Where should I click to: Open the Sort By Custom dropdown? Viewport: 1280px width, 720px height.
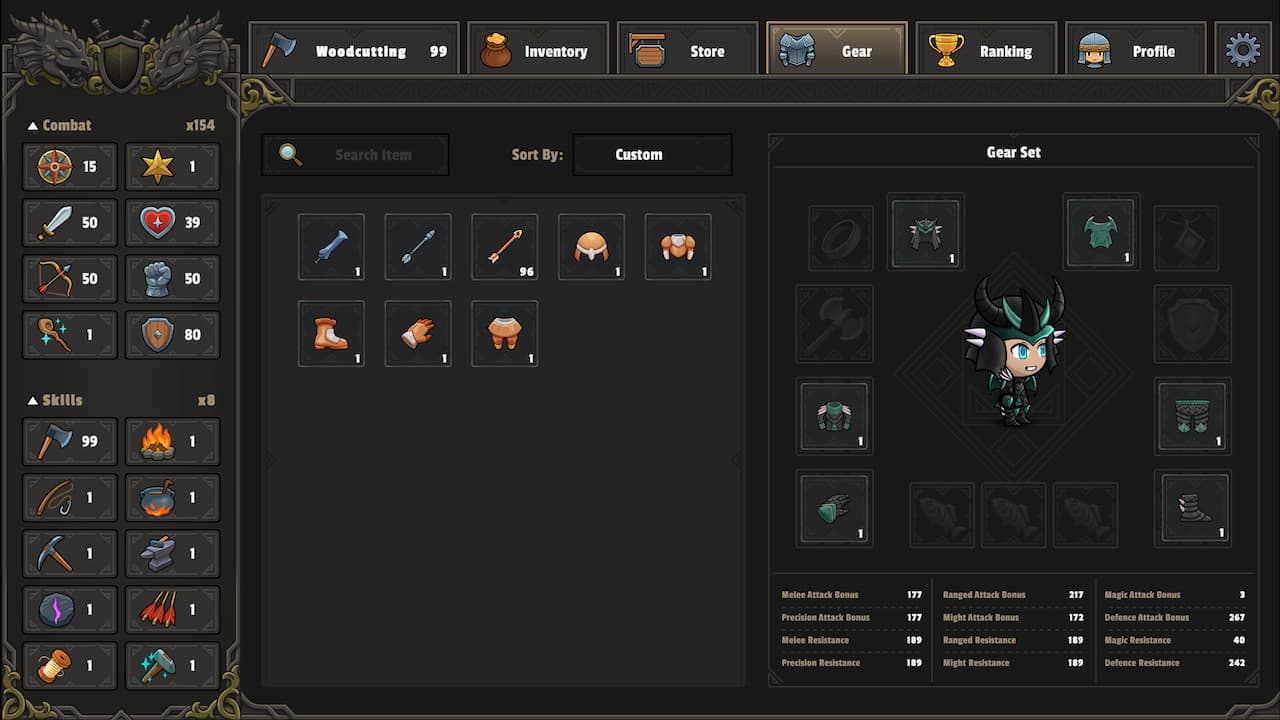(x=652, y=154)
